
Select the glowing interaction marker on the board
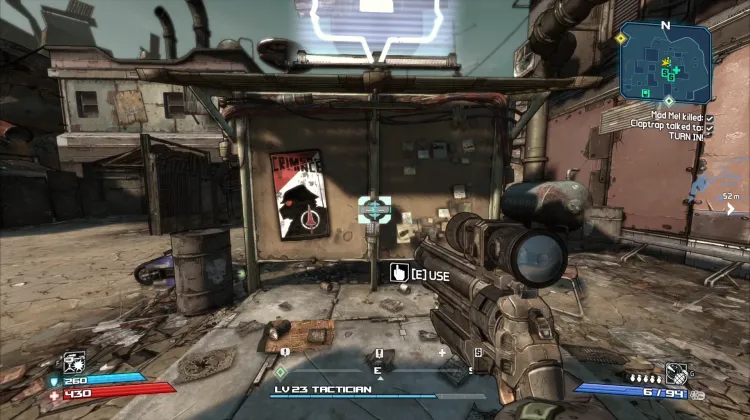click(374, 209)
